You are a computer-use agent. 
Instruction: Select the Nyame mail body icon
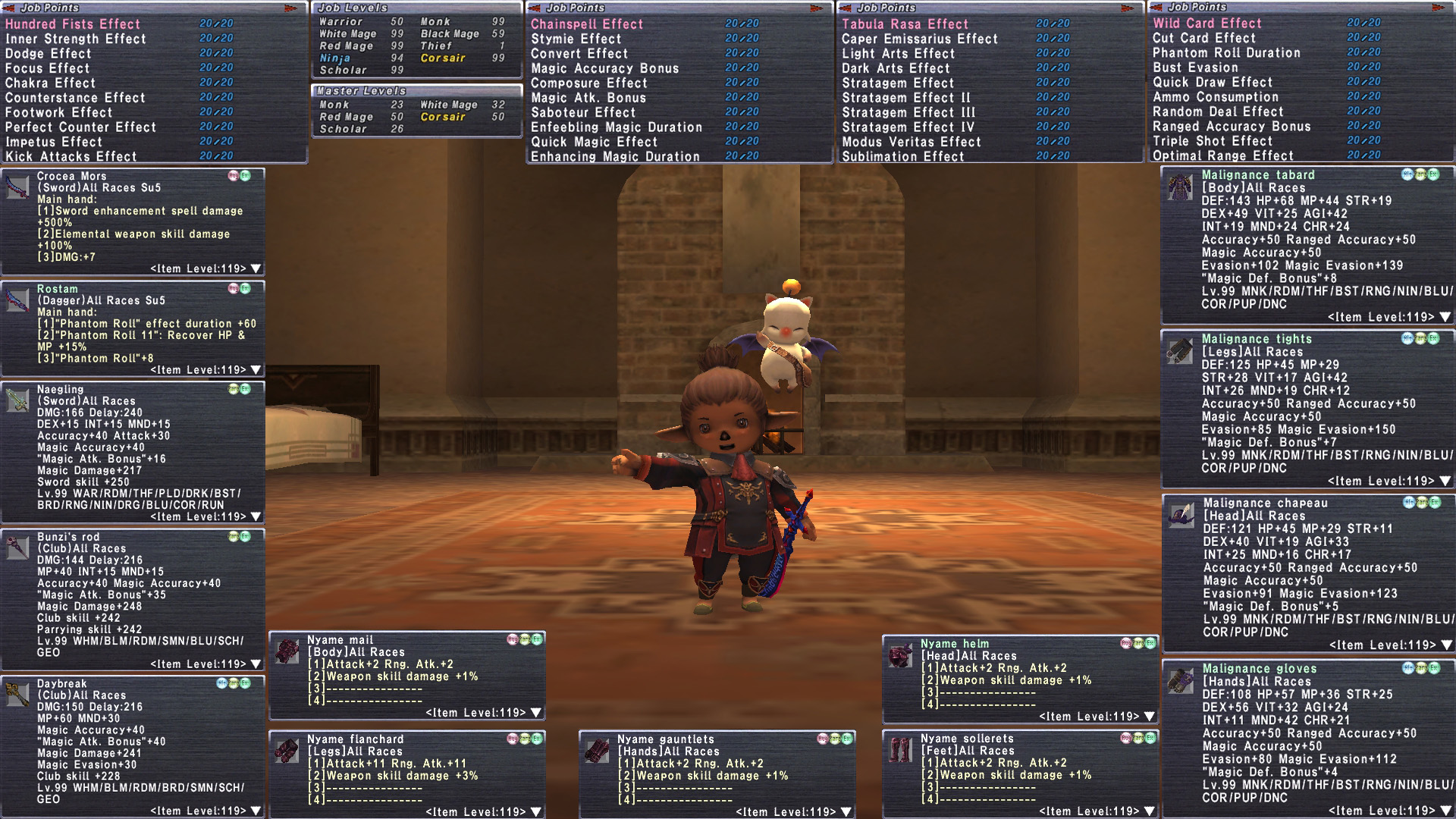[287, 651]
